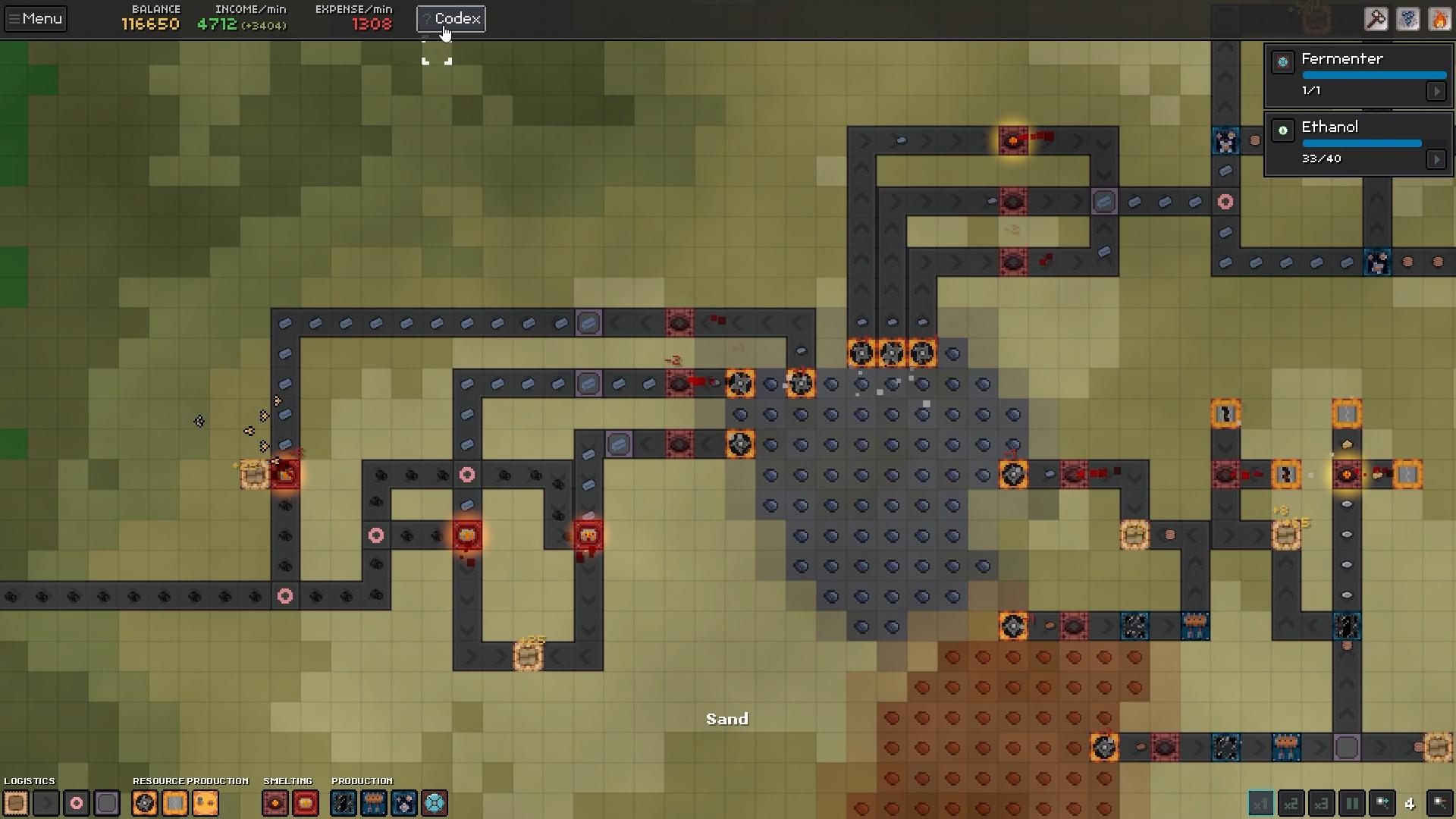
Task: Select the red smelter building icon
Action: click(x=306, y=803)
